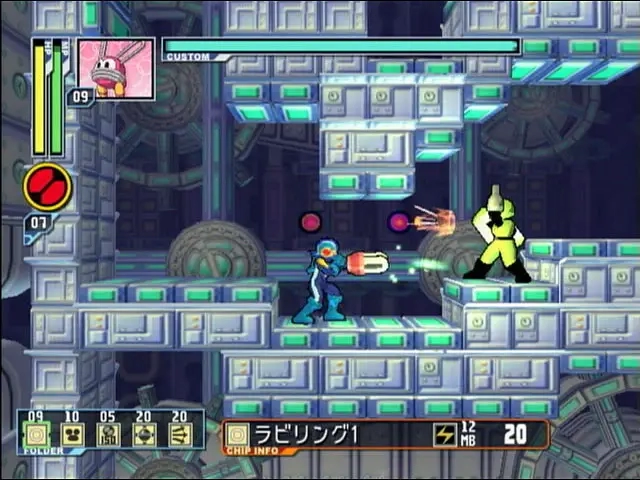Click the pink rabbit chip portrait

click(117, 69)
